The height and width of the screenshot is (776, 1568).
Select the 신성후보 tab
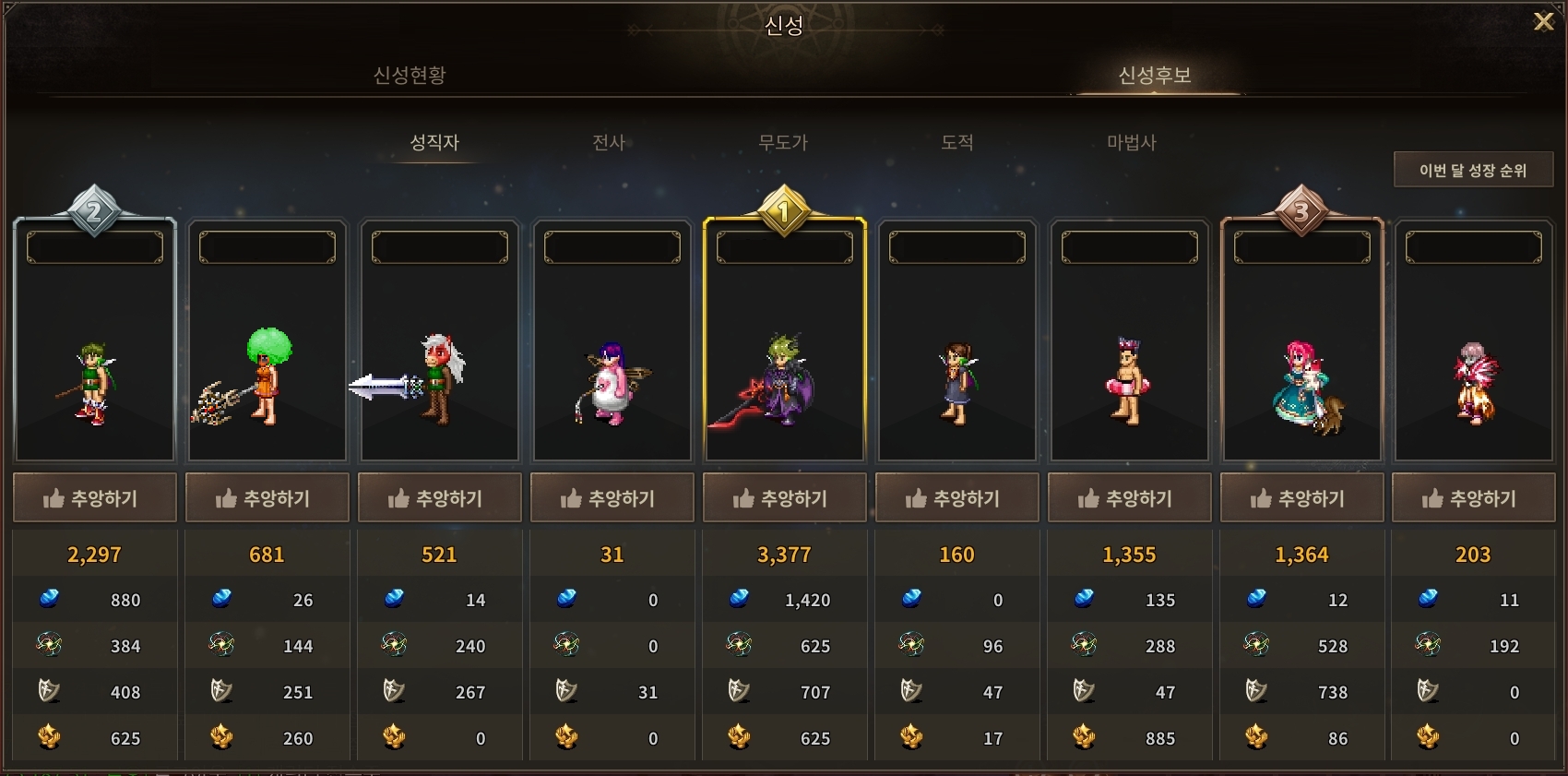pyautogui.click(x=1154, y=76)
